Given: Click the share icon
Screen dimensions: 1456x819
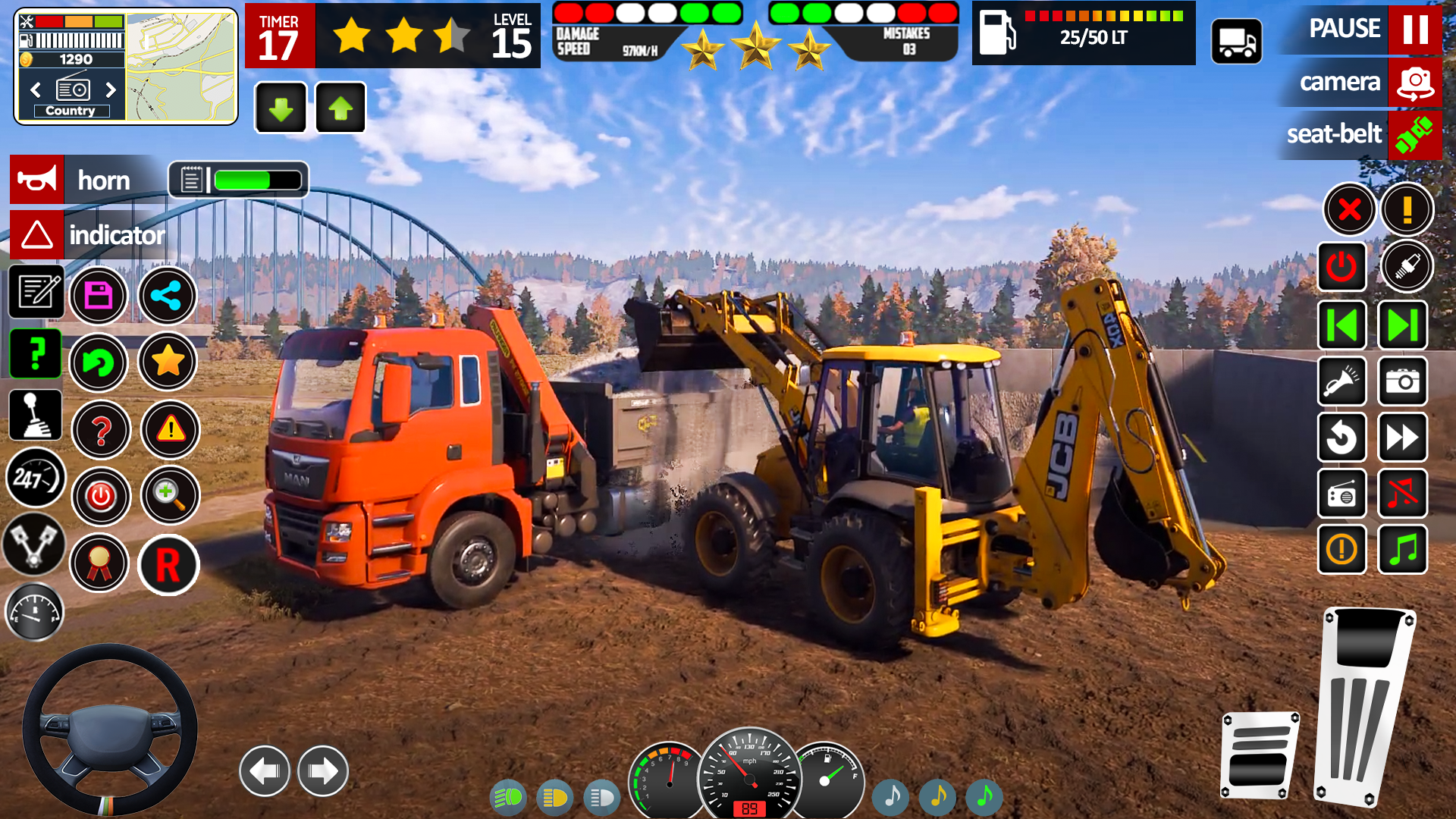Looking at the screenshot, I should coord(168,296).
